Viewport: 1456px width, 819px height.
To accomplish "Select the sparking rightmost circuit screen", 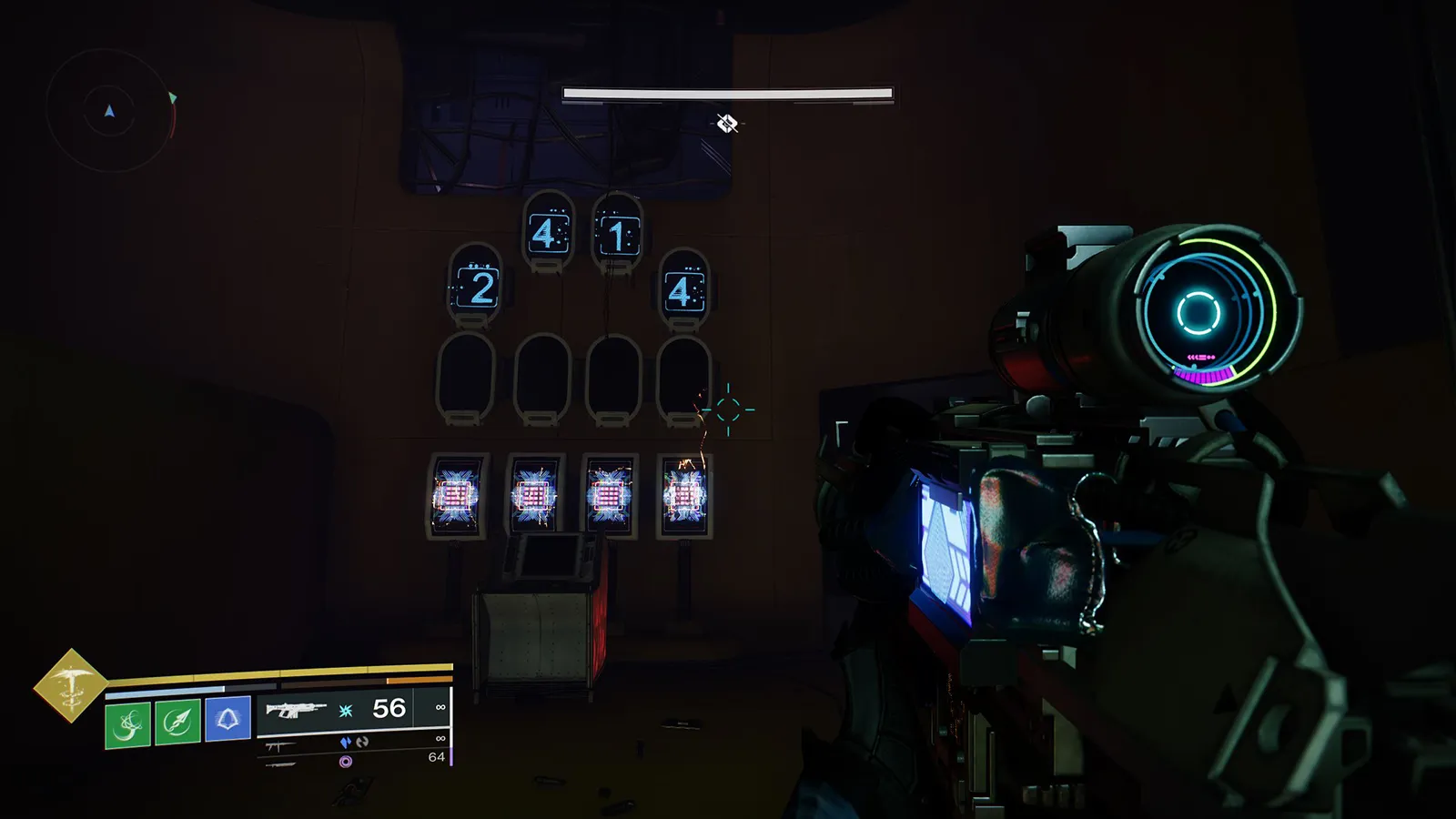I will tap(684, 495).
